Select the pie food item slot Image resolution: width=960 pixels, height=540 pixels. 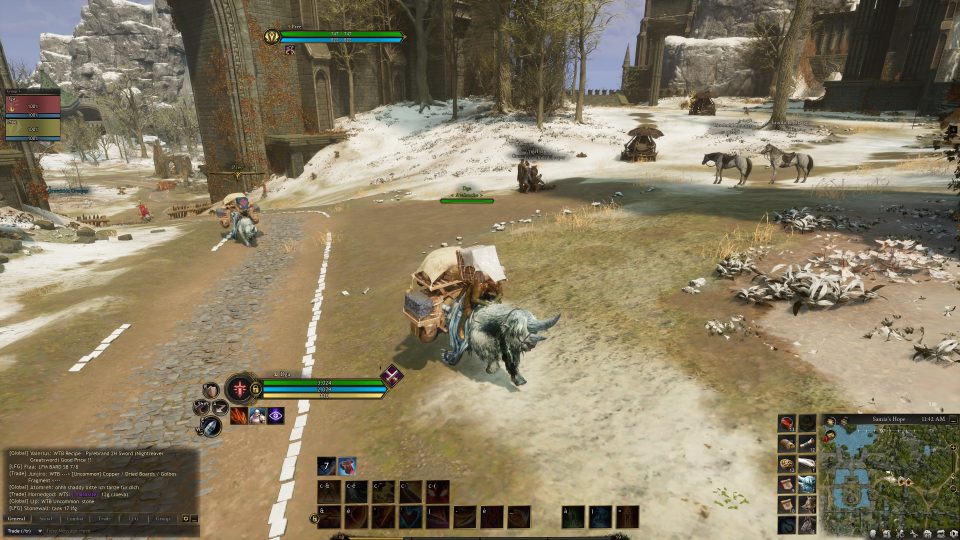787,464
